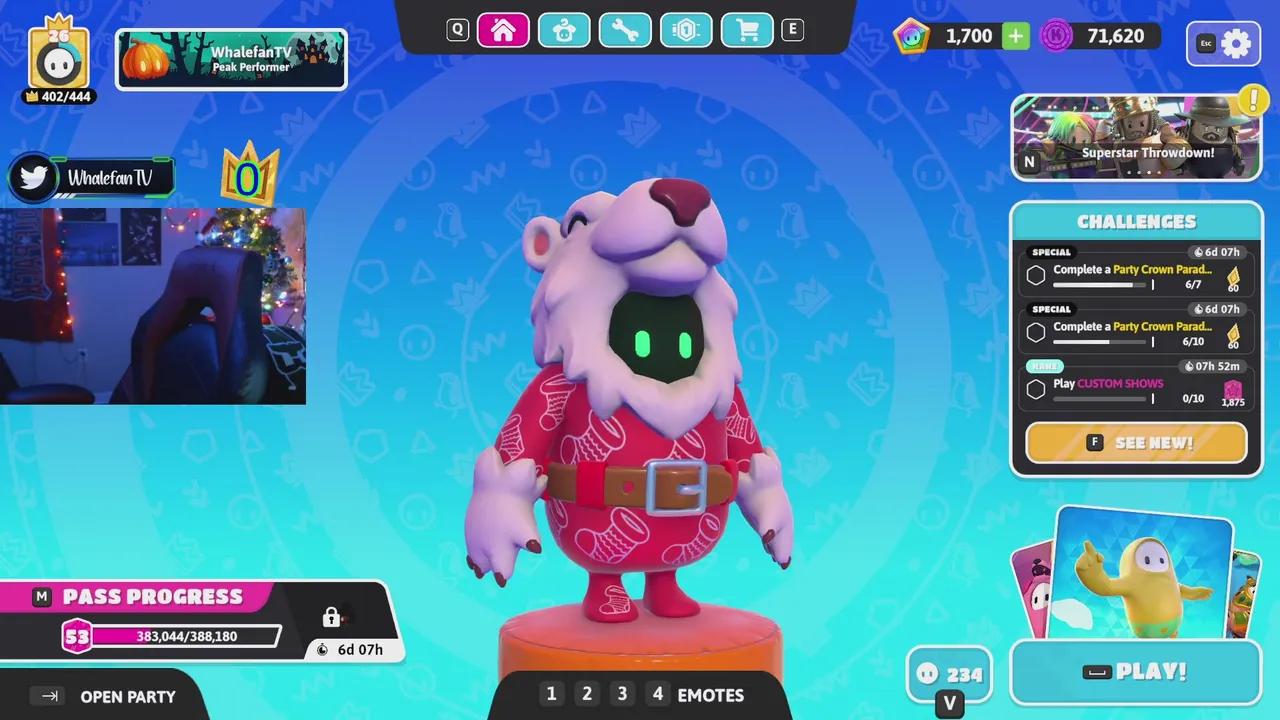Screen dimensions: 1280x720
Task: Check the second Special challenge completion circle
Action: tap(1036, 331)
